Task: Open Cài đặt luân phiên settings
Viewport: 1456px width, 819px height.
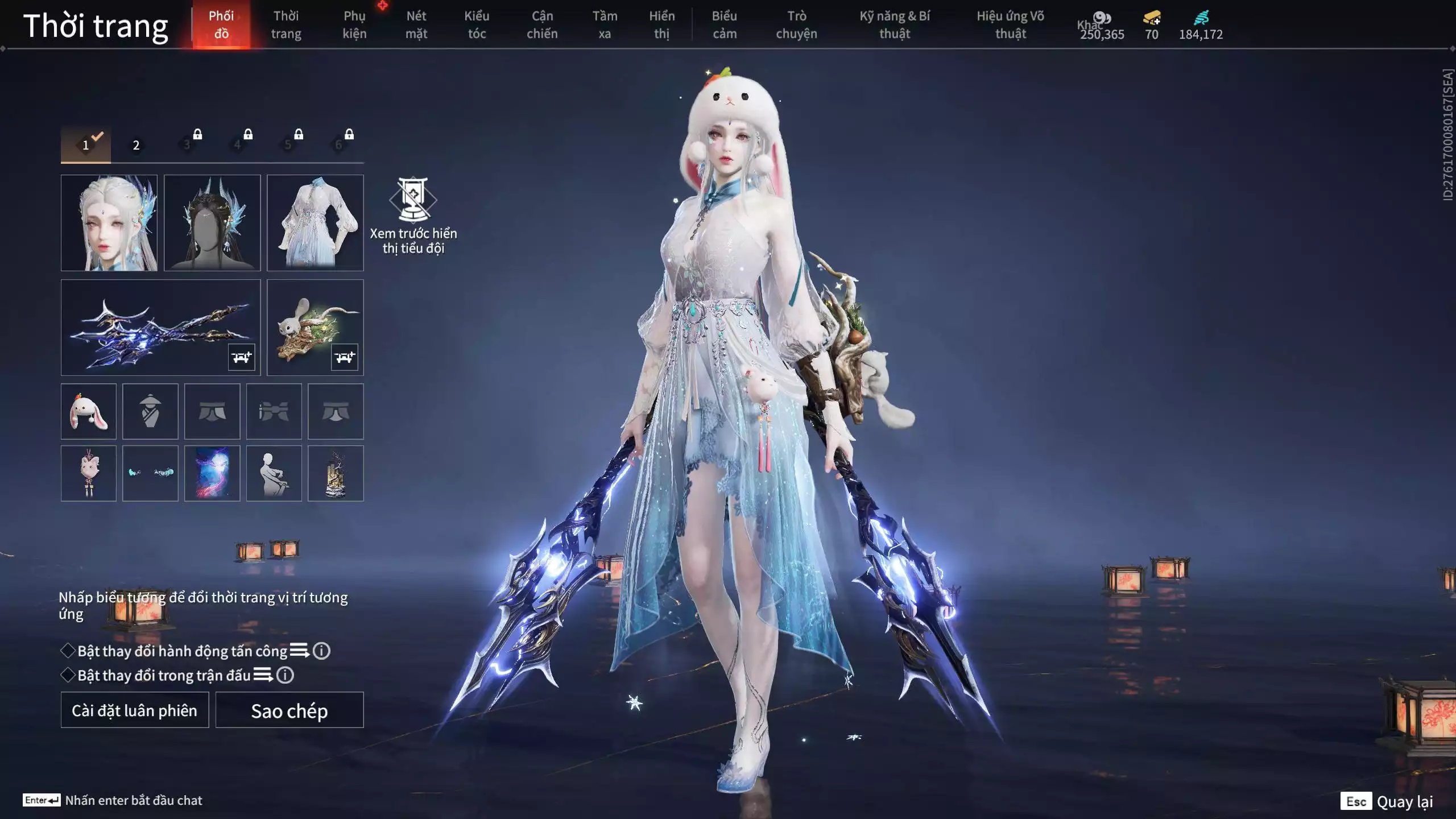Action: (x=135, y=710)
